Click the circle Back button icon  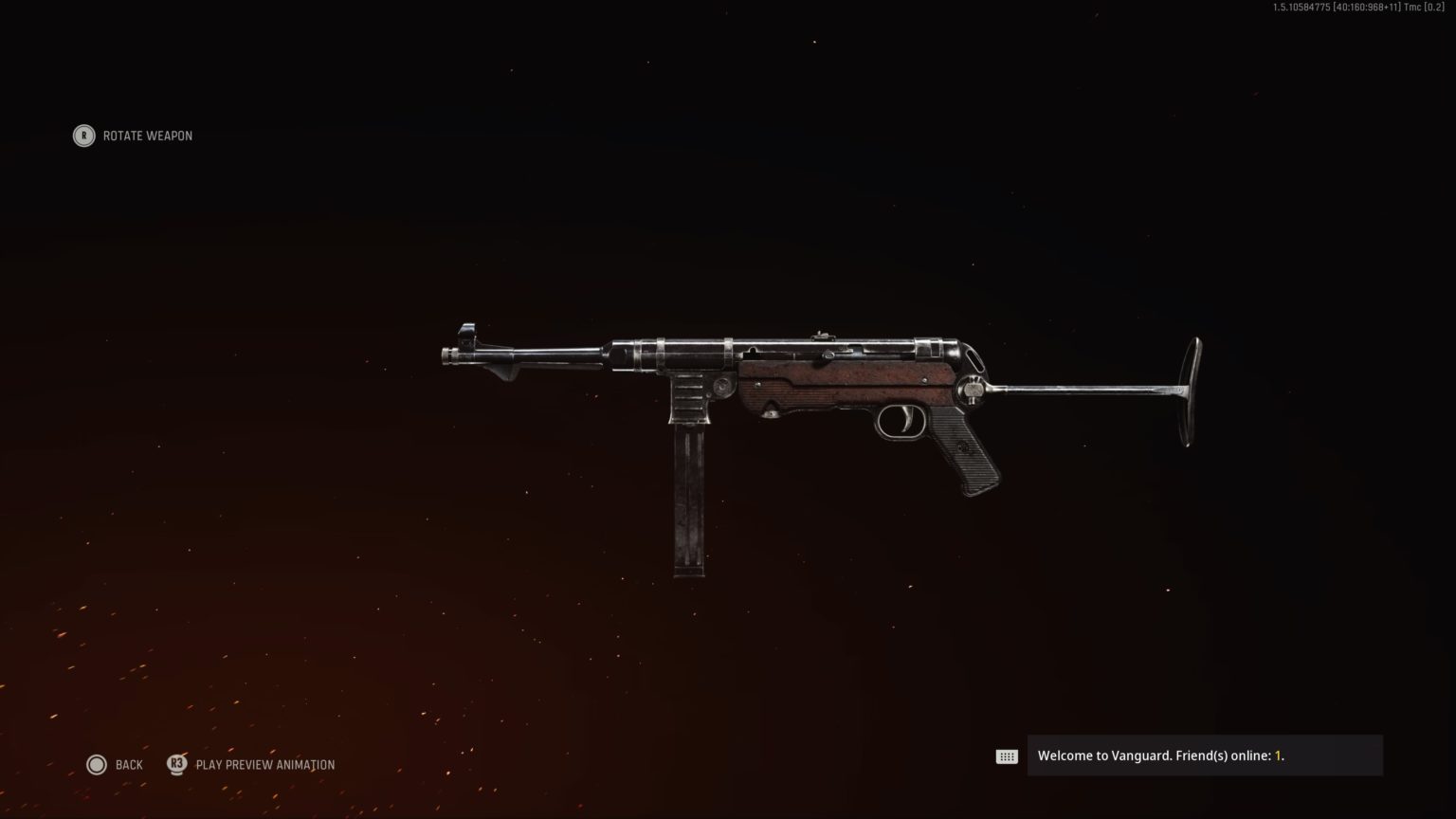(97, 764)
